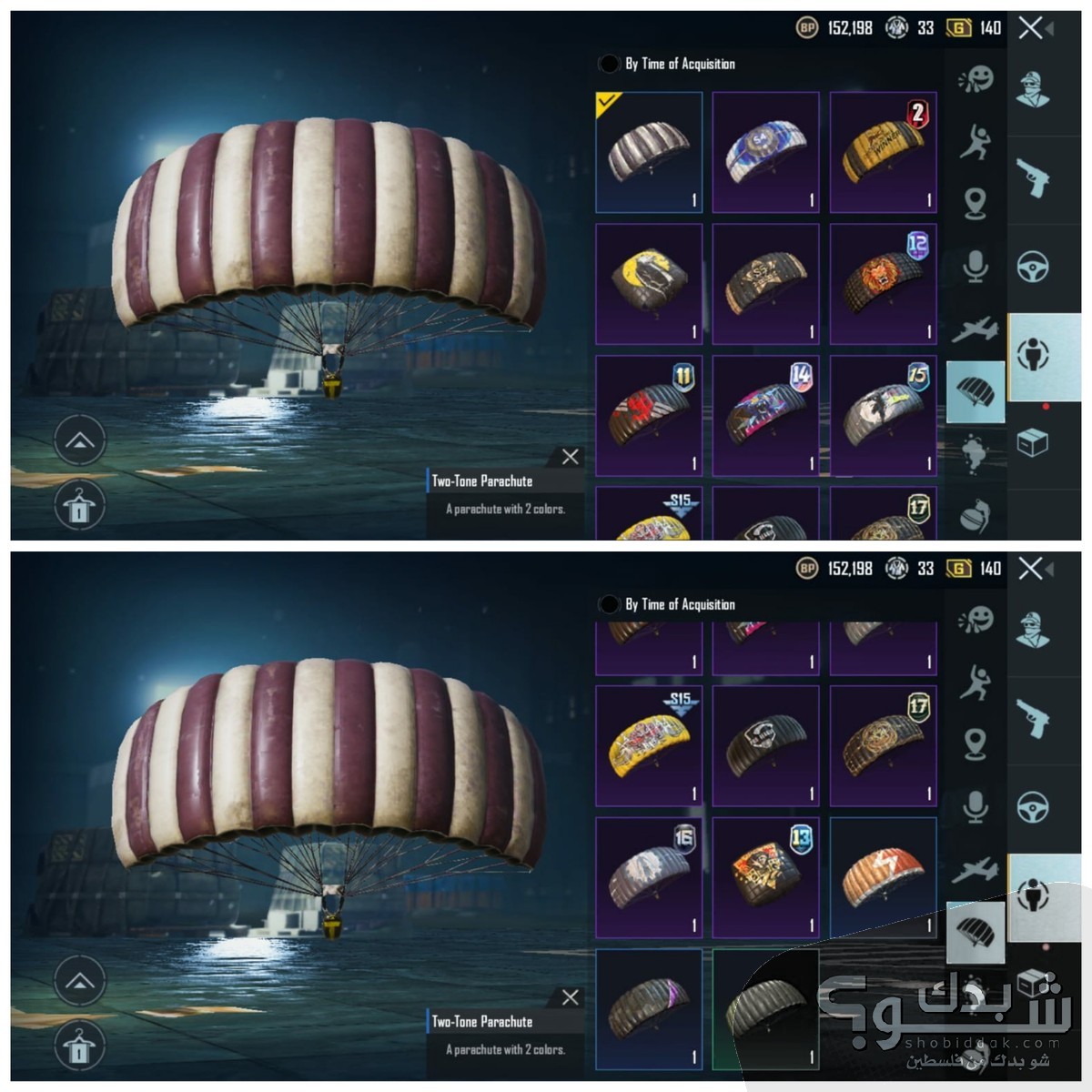The width and height of the screenshot is (1092, 1092).
Task: Select the brown S5 parachute skin
Action: click(765, 284)
